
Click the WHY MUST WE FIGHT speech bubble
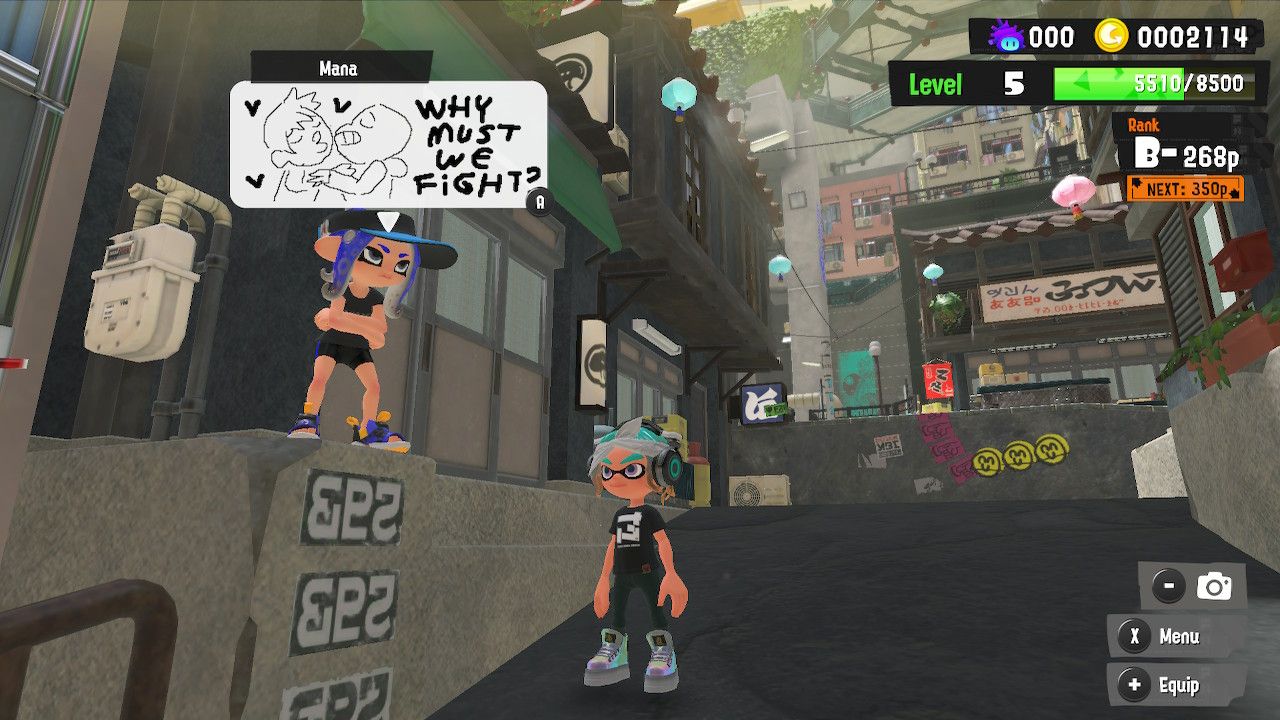point(390,145)
